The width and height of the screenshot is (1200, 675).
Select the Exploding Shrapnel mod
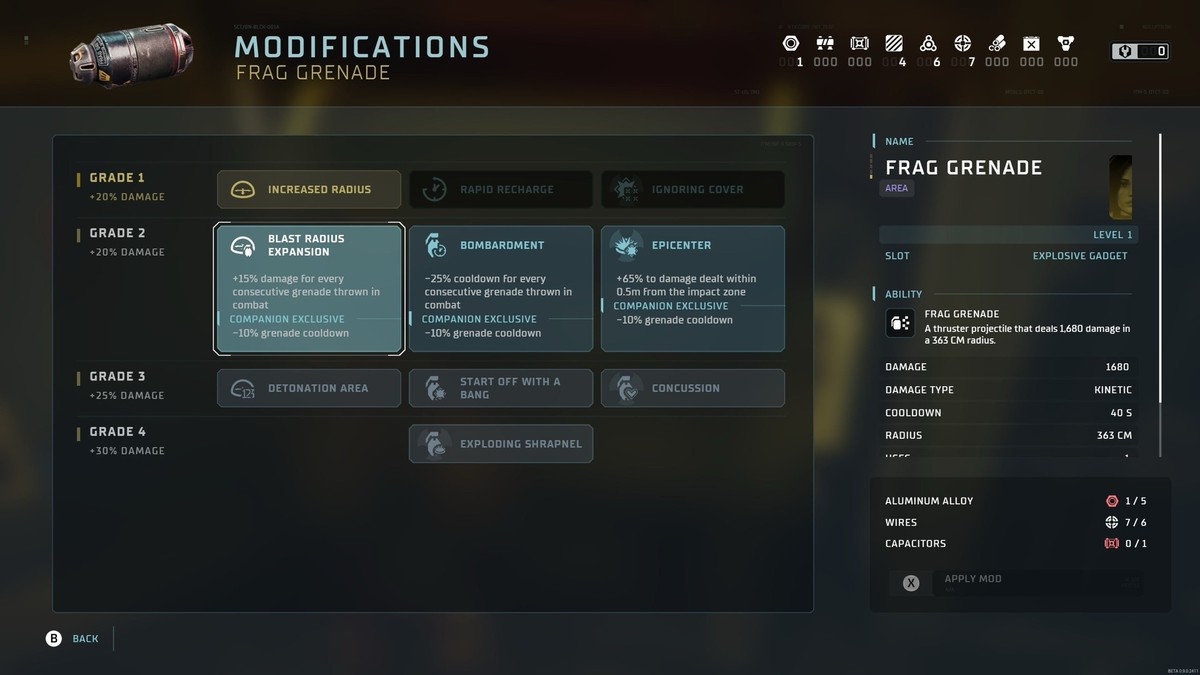[501, 444]
